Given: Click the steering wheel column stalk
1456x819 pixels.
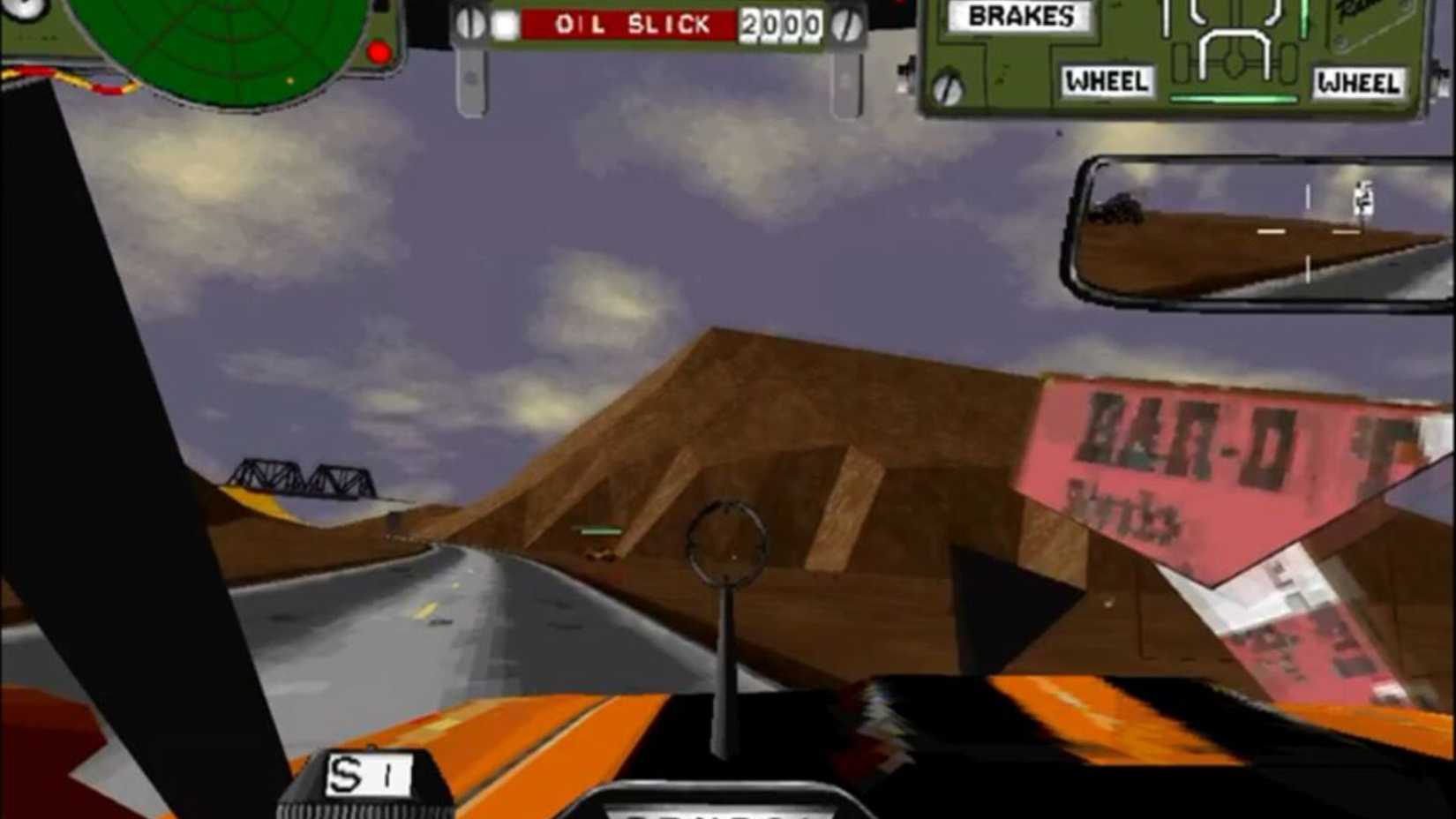Looking at the screenshot, I should pos(725,671).
